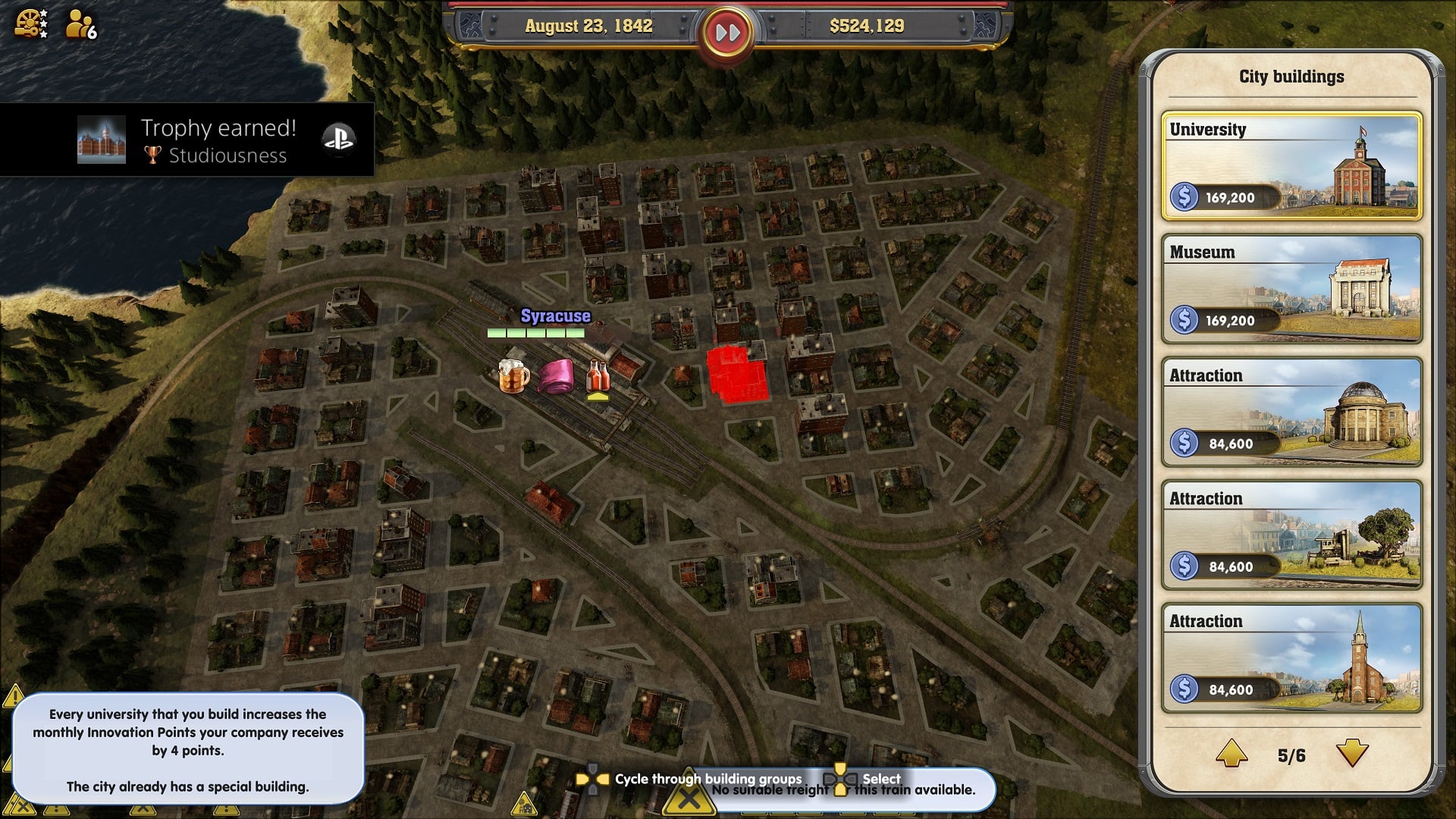Click the pink cloth goods icon
This screenshot has width=1456, height=819.
pyautogui.click(x=557, y=376)
